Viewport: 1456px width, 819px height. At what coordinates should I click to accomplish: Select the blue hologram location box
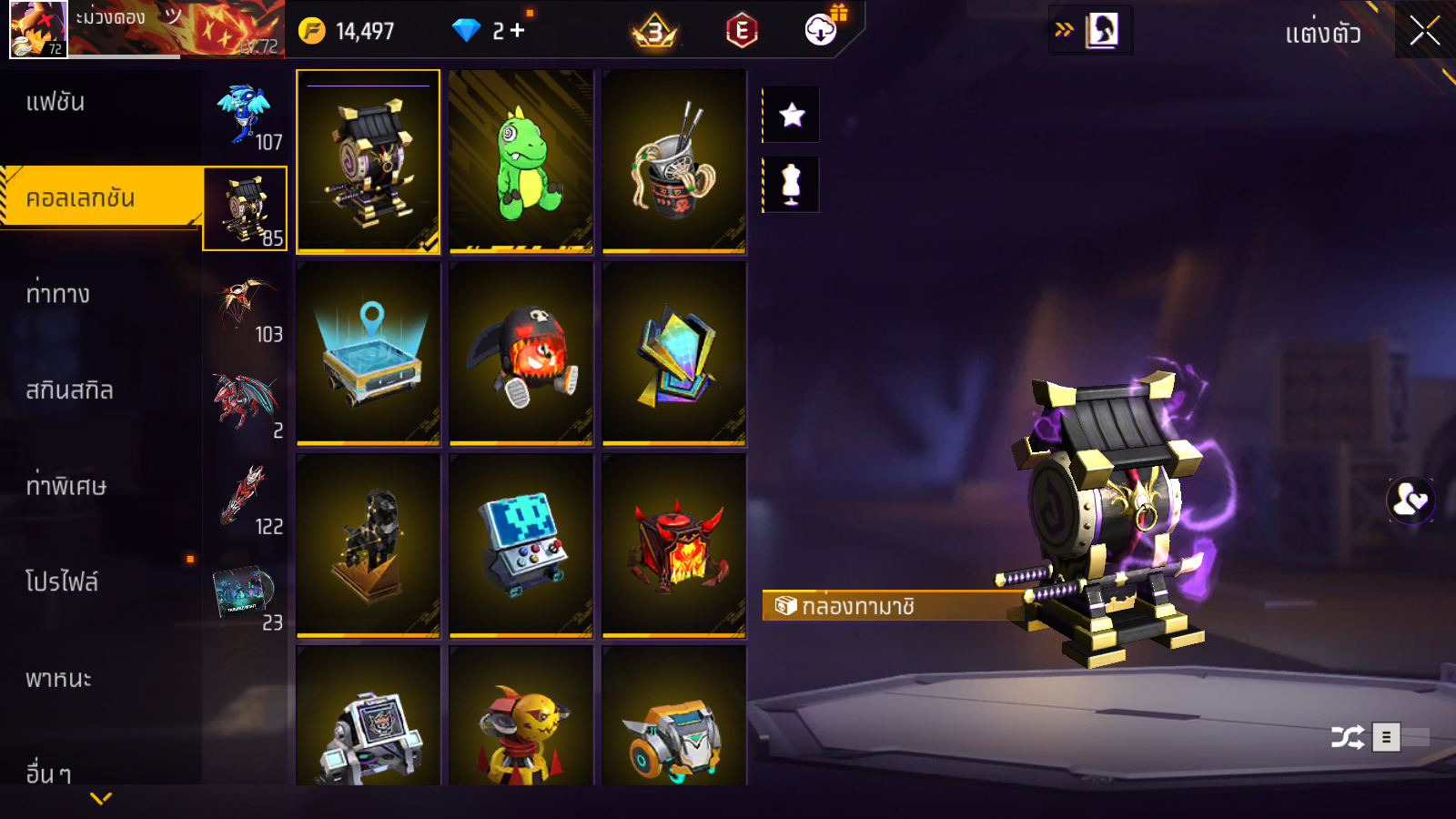[369, 354]
